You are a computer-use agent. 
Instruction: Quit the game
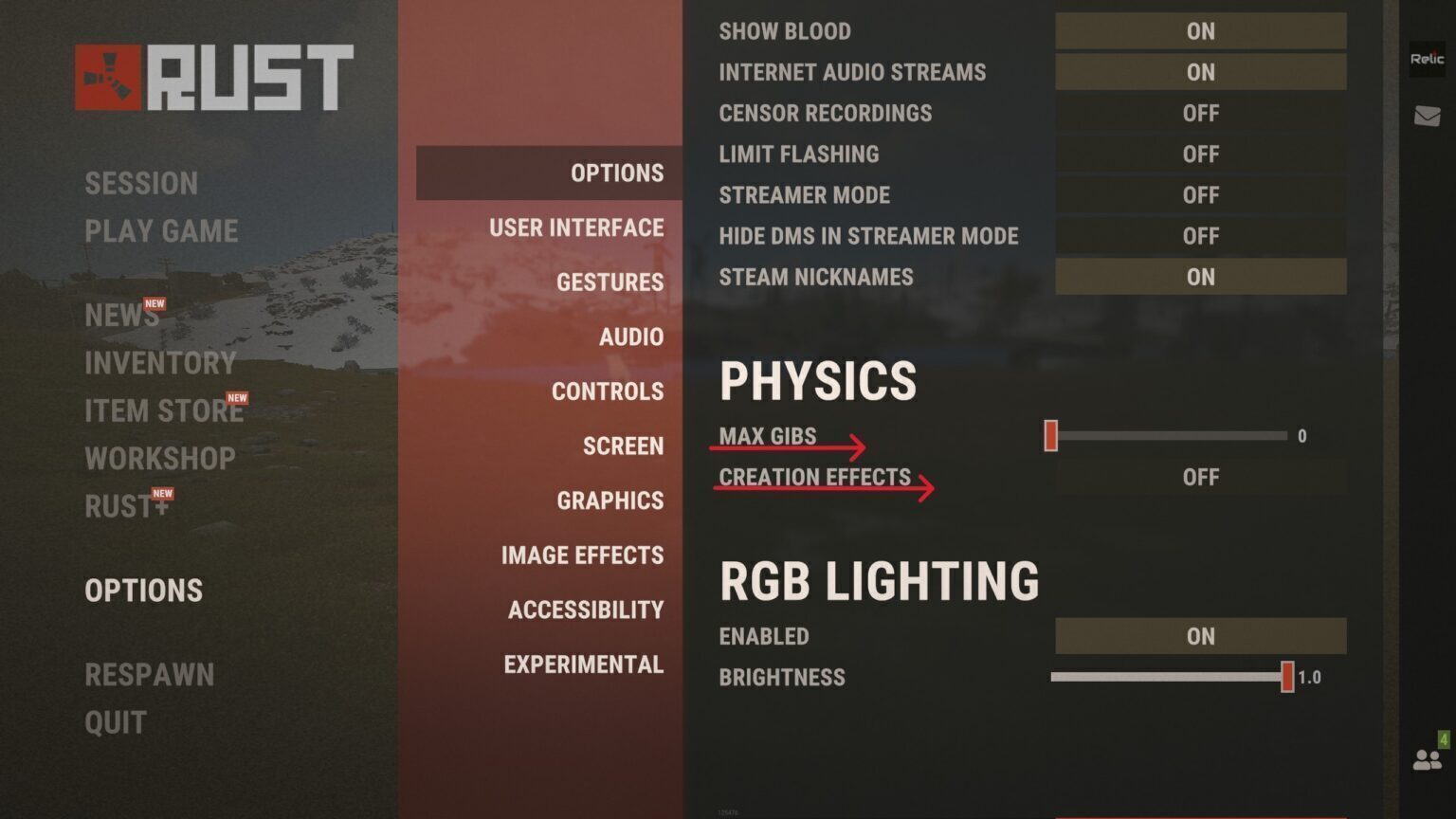[116, 723]
